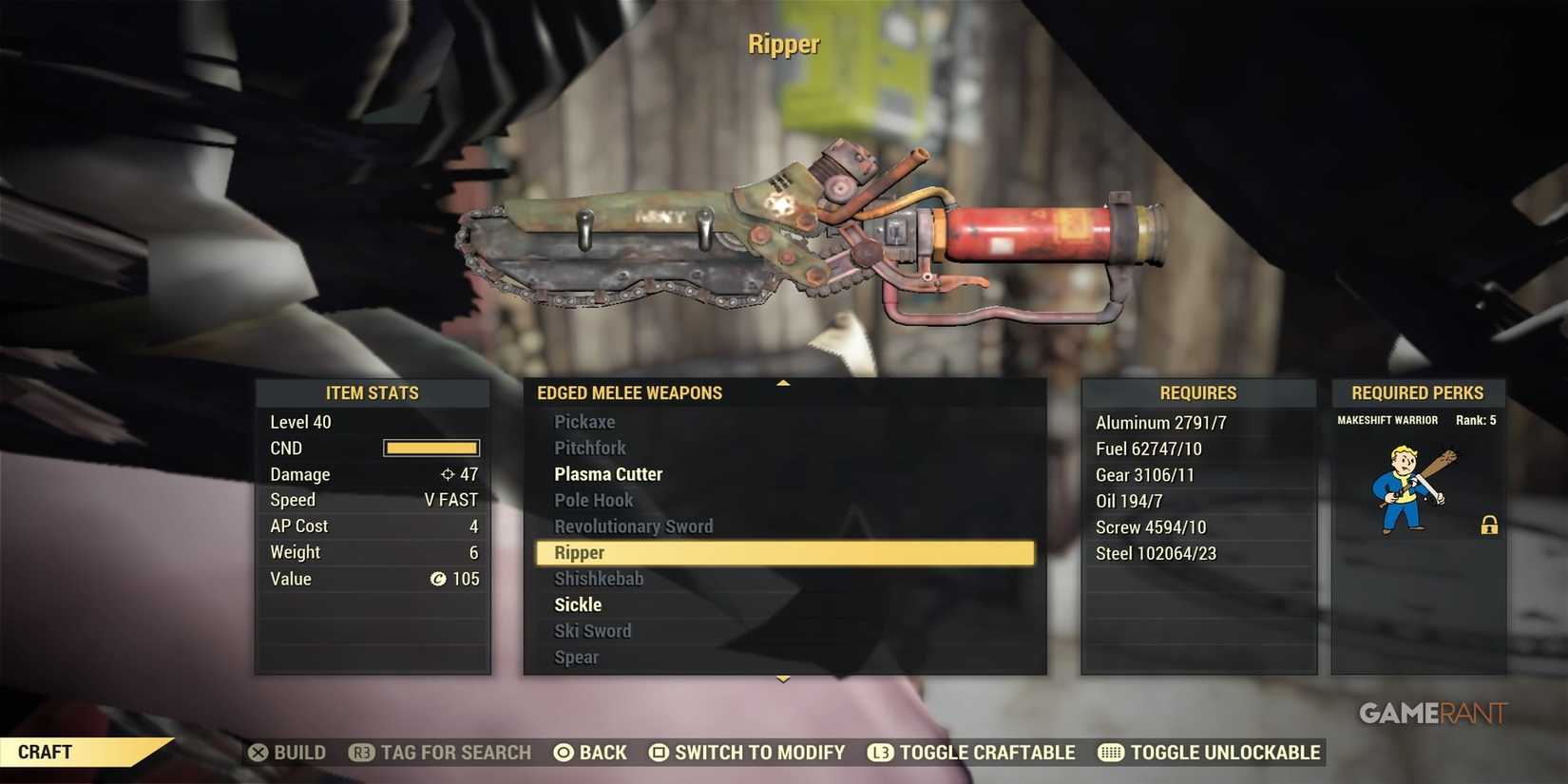Click the circle Back icon

point(564,752)
